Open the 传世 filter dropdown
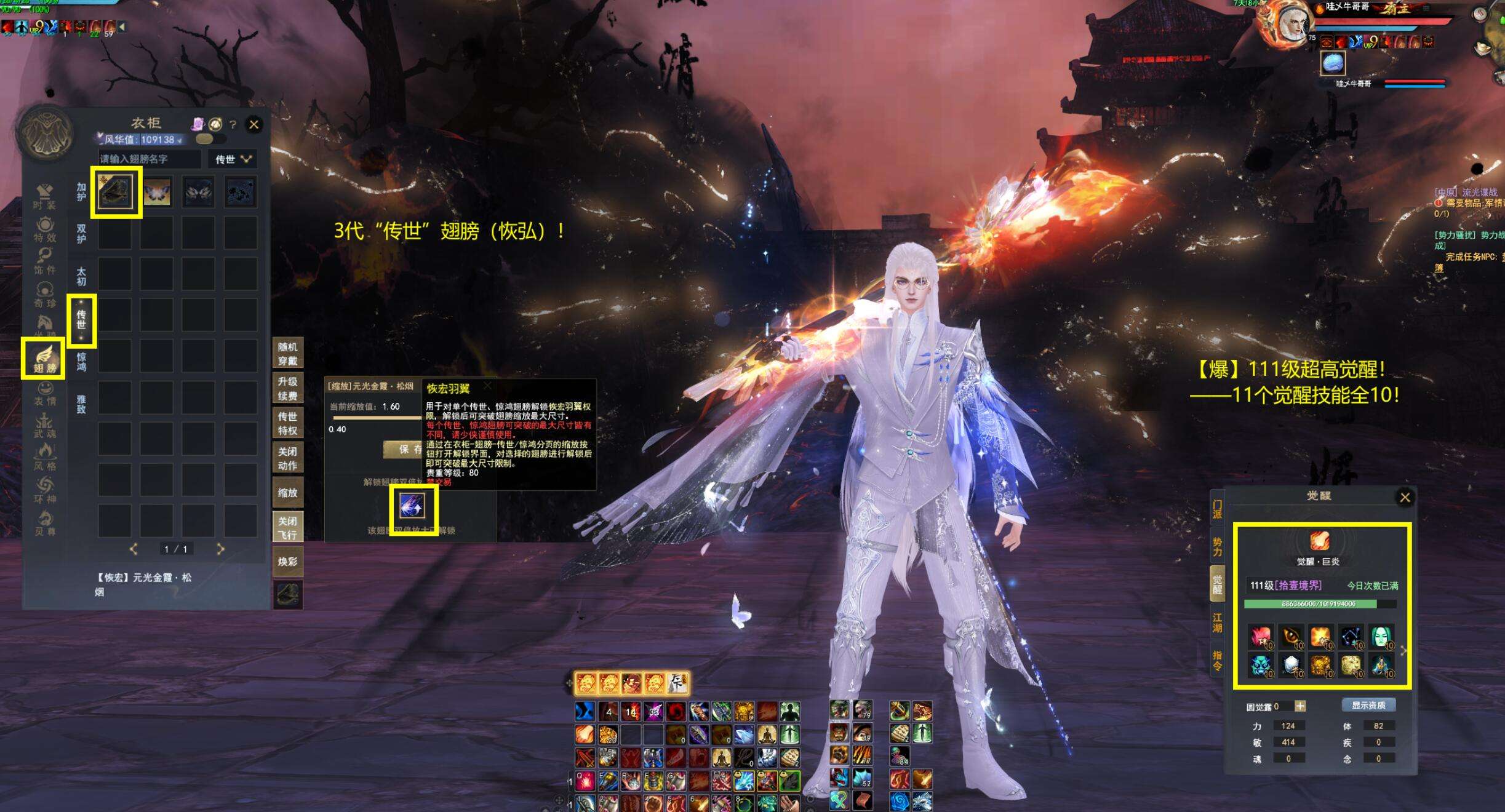This screenshot has height=812, width=1505. (232, 159)
